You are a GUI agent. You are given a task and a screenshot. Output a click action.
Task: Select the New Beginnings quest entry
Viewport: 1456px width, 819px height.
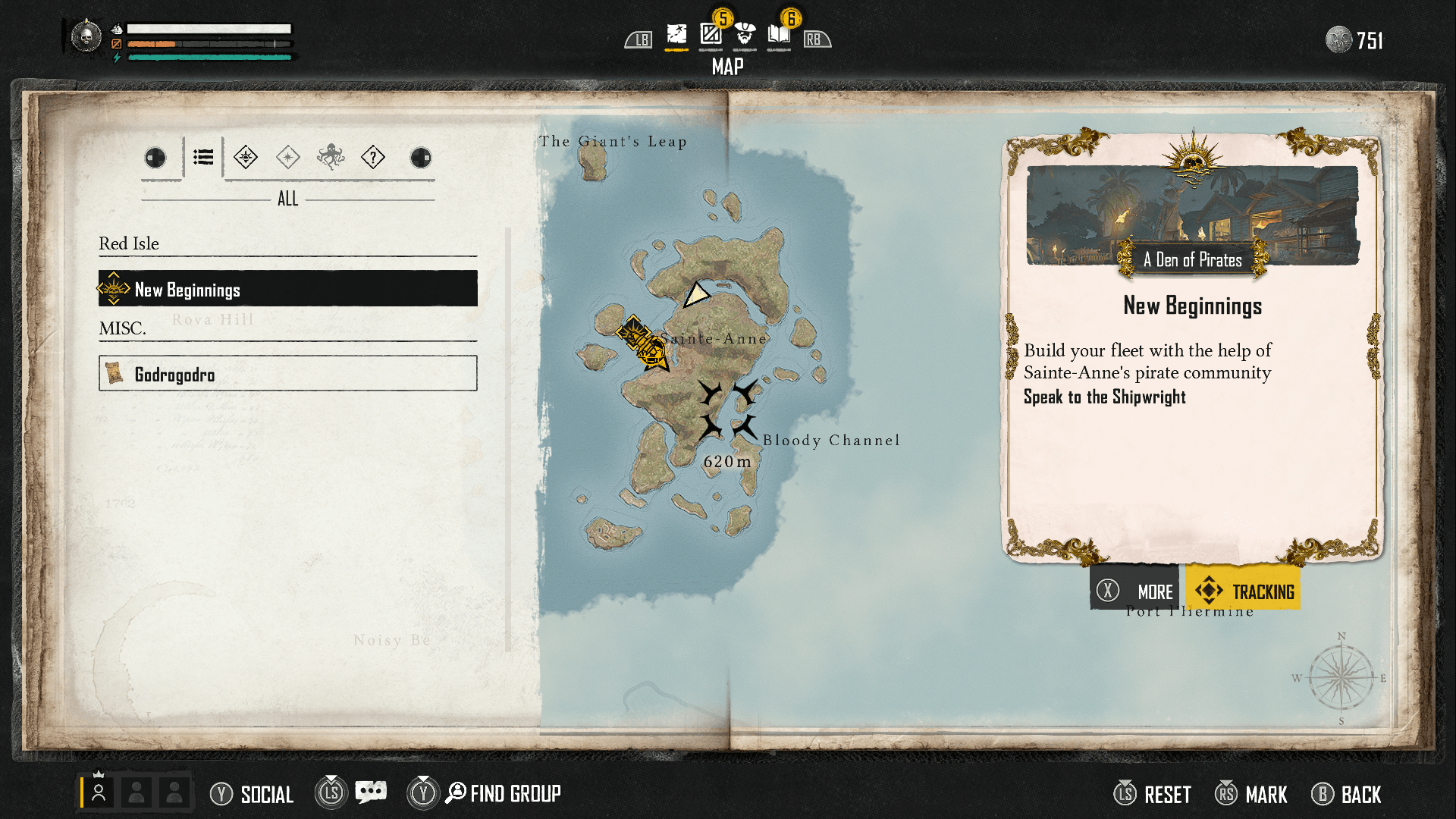[287, 289]
